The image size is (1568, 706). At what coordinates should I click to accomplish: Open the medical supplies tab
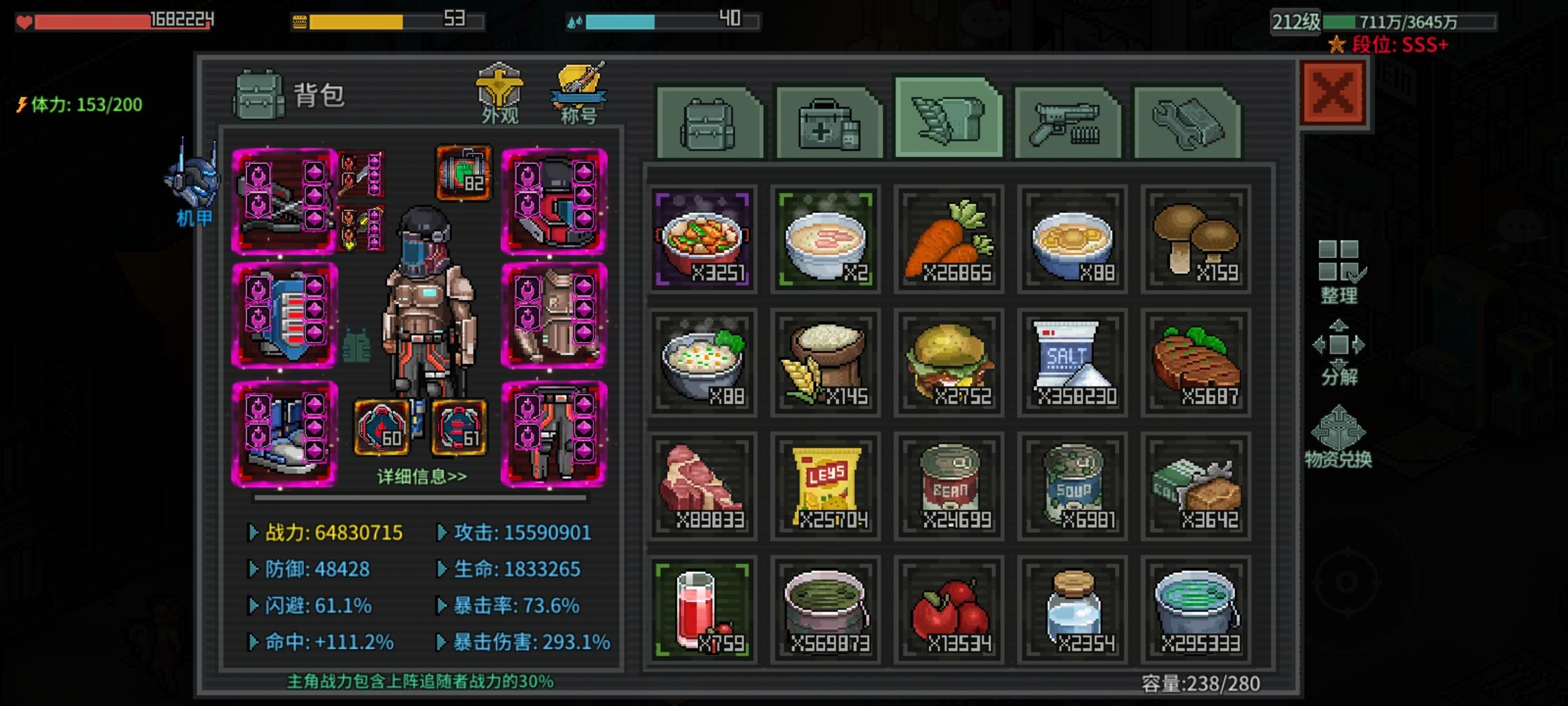point(826,121)
